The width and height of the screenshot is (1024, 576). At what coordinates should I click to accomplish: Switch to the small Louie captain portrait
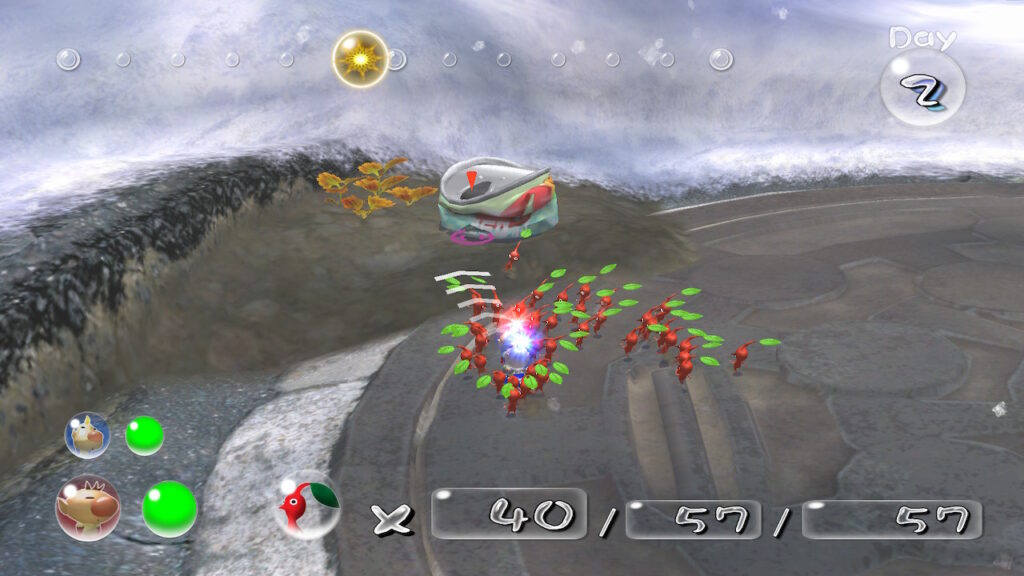point(87,434)
